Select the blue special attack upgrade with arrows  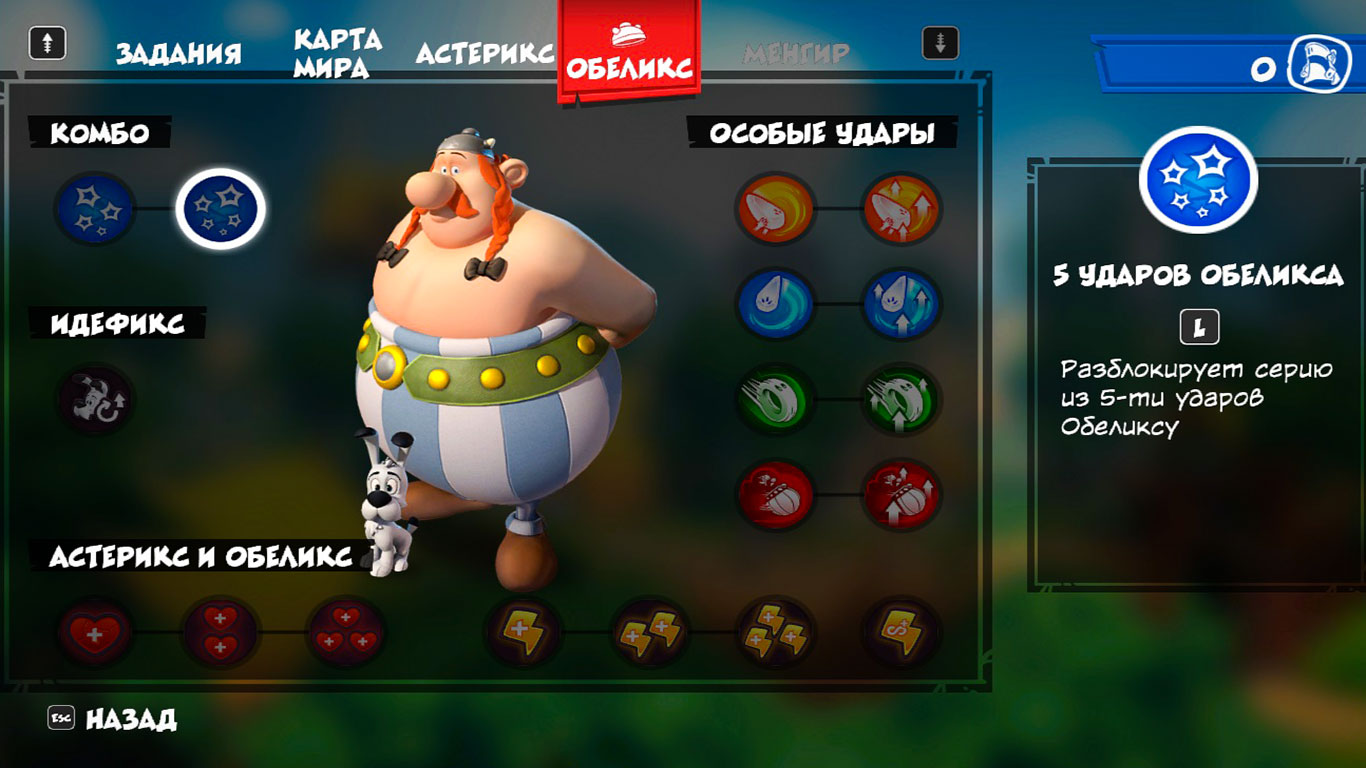click(x=901, y=304)
